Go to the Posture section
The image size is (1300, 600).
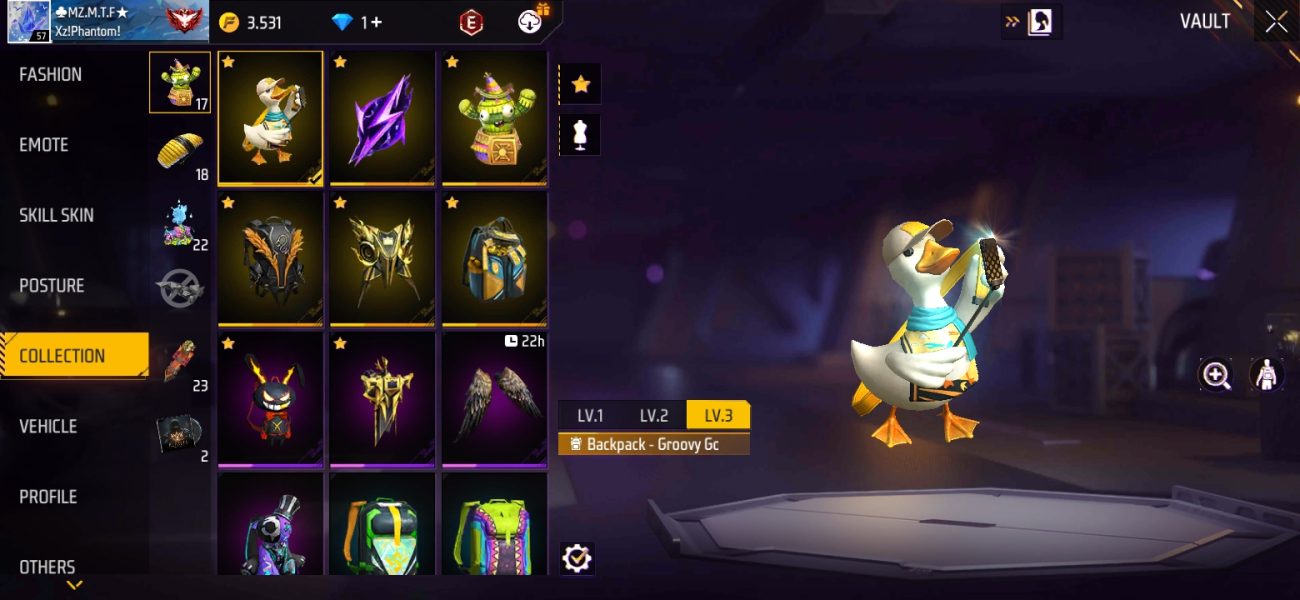pos(52,286)
